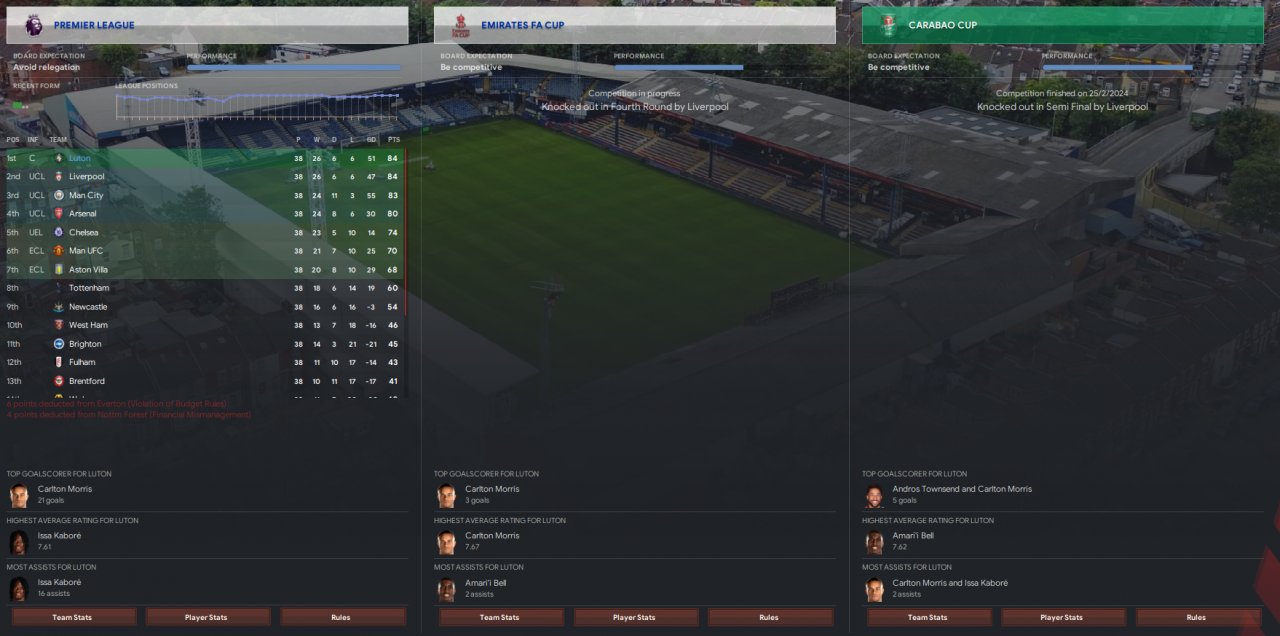Open Premier League top goalscorer Carlton Morris
Viewport: 1280px width, 636px height.
coord(65,489)
